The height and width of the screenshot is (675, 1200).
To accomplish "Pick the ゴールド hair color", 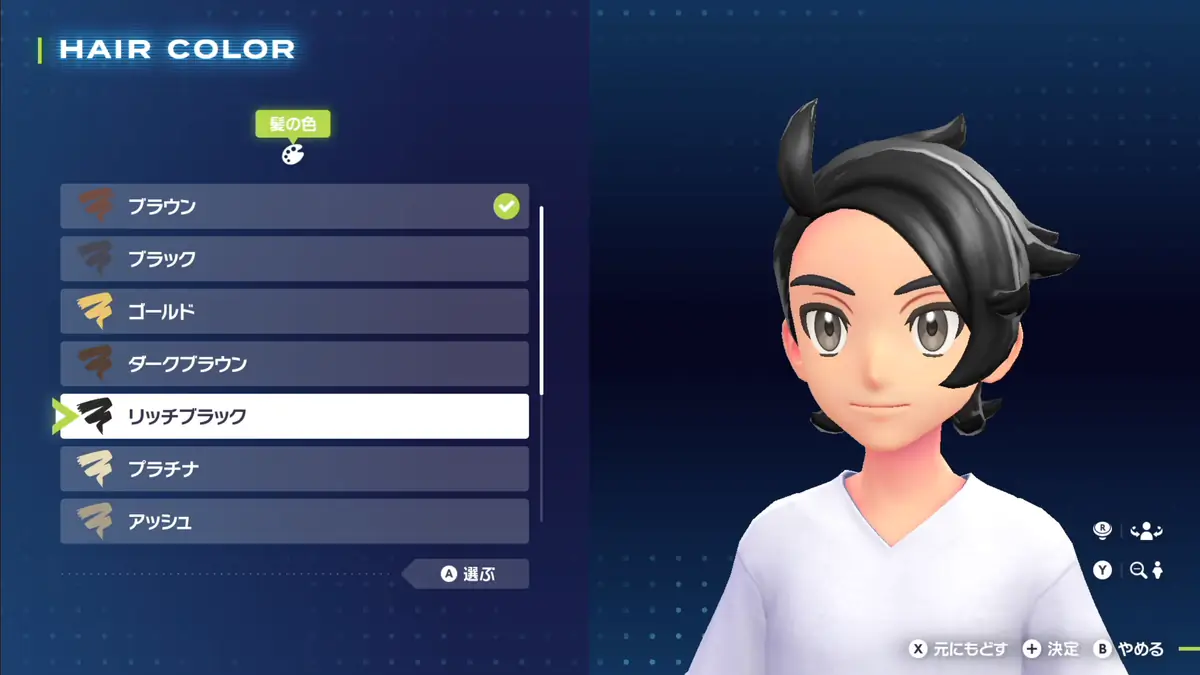I will 294,312.
